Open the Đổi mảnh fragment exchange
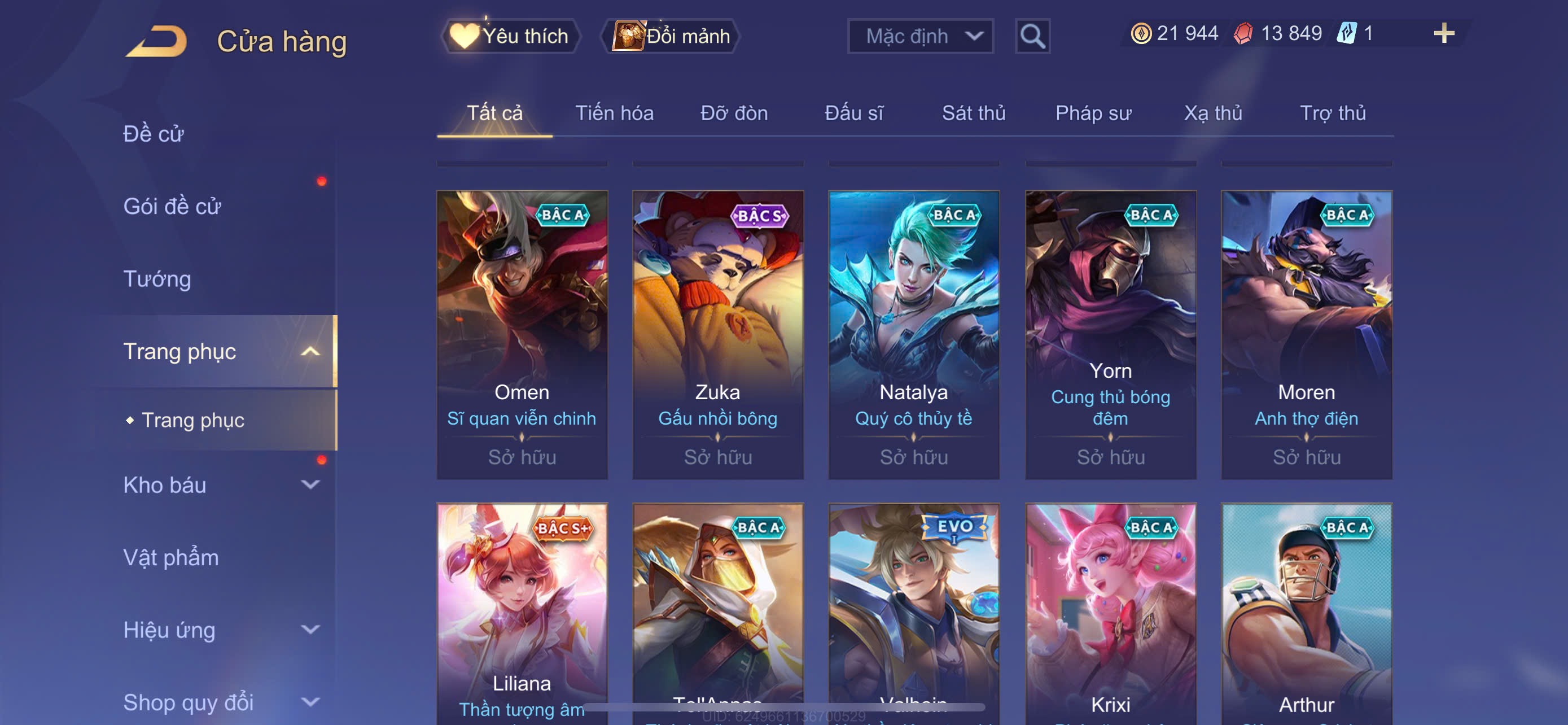 click(671, 36)
